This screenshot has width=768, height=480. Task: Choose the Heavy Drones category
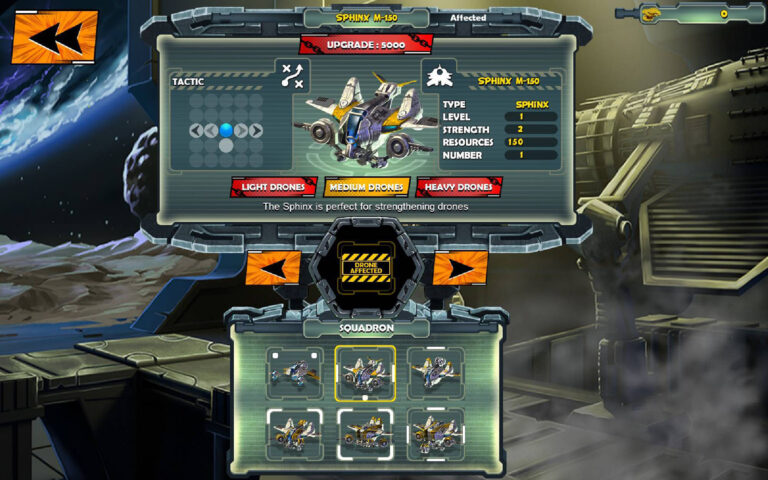click(459, 187)
